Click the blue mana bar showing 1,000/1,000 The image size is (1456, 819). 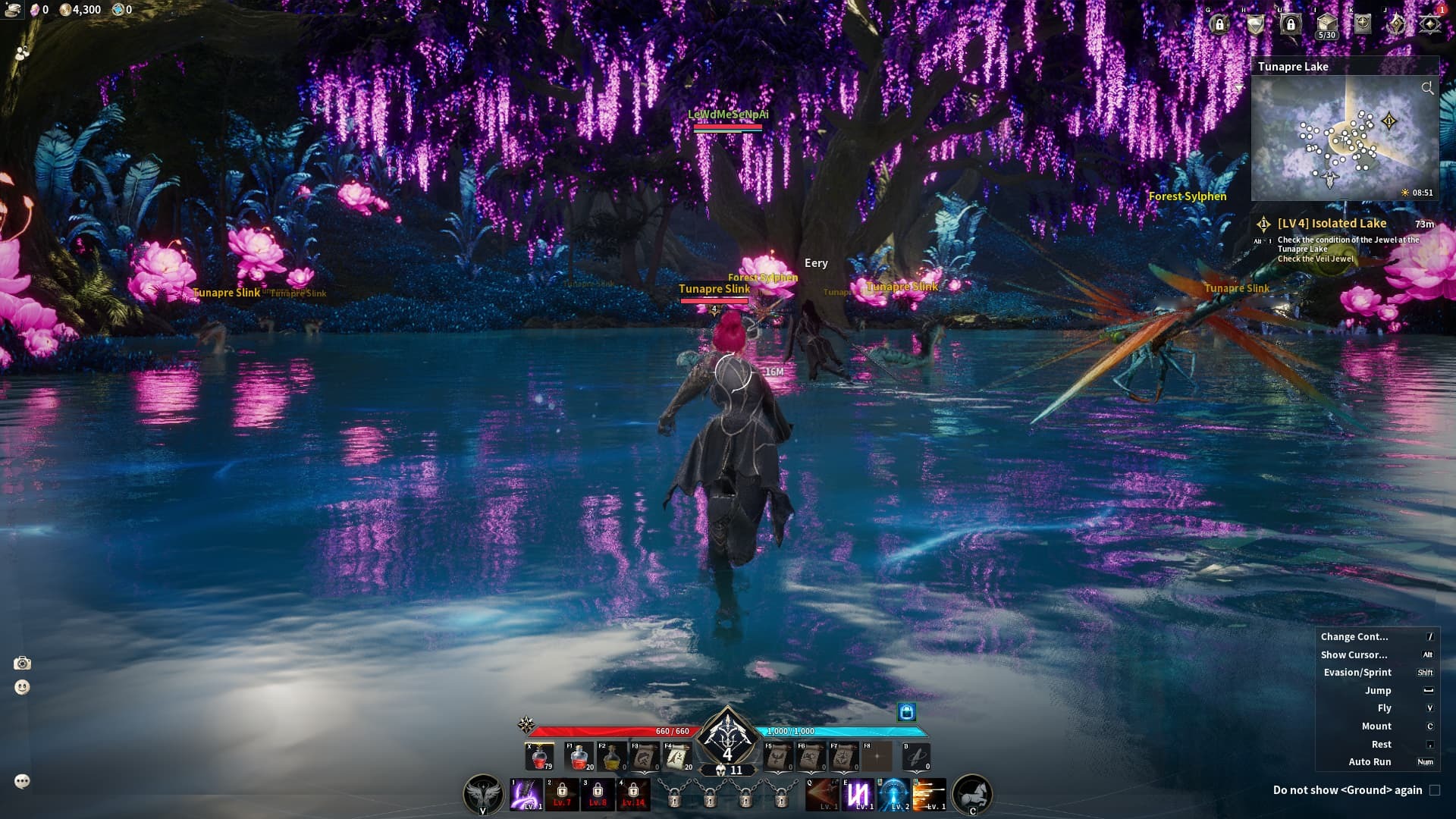pos(834,733)
